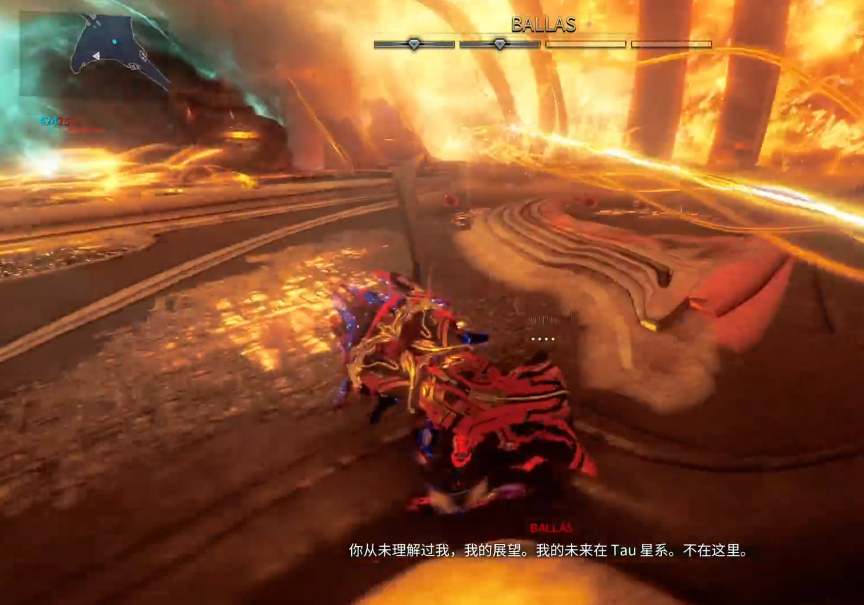The height and width of the screenshot is (605, 864).
Task: Click the minimap in the corner
Action: coord(95,54)
